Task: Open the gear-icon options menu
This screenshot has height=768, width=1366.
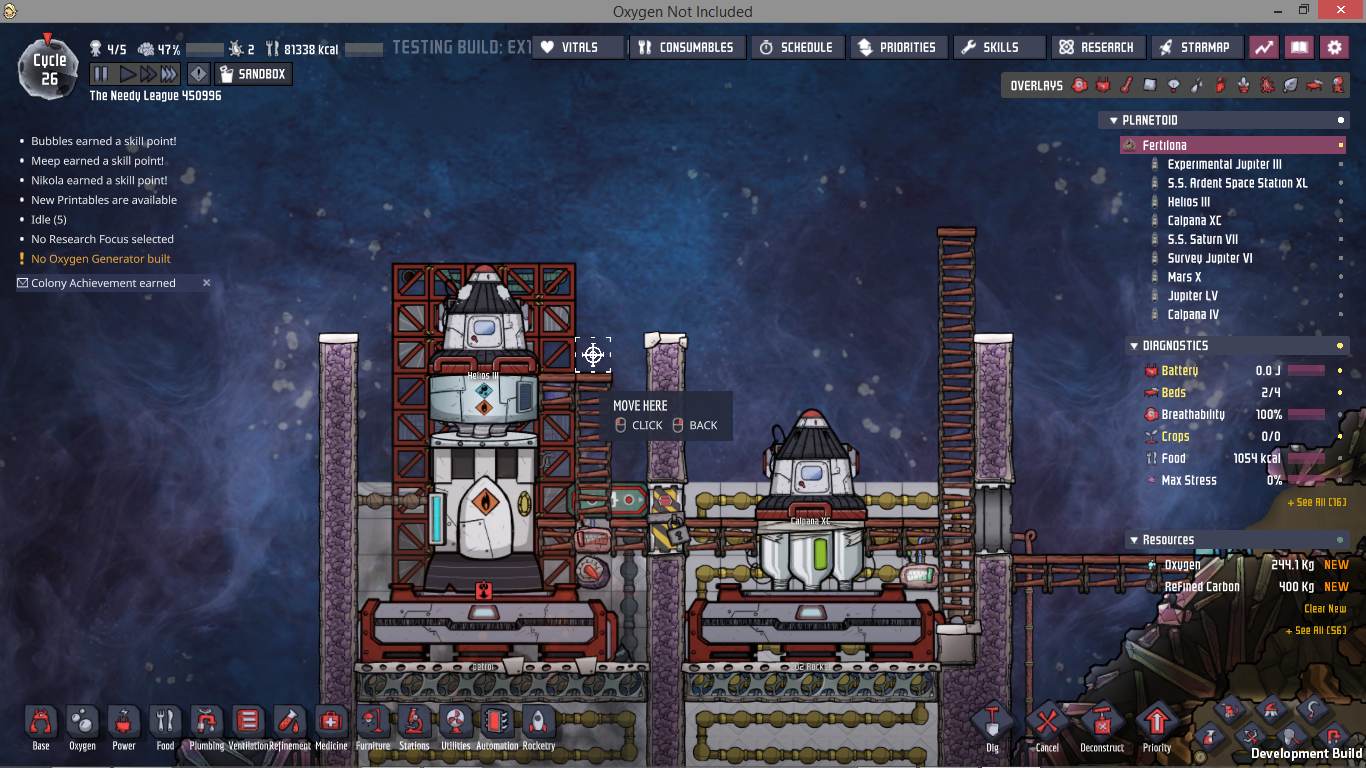Action: (1334, 47)
